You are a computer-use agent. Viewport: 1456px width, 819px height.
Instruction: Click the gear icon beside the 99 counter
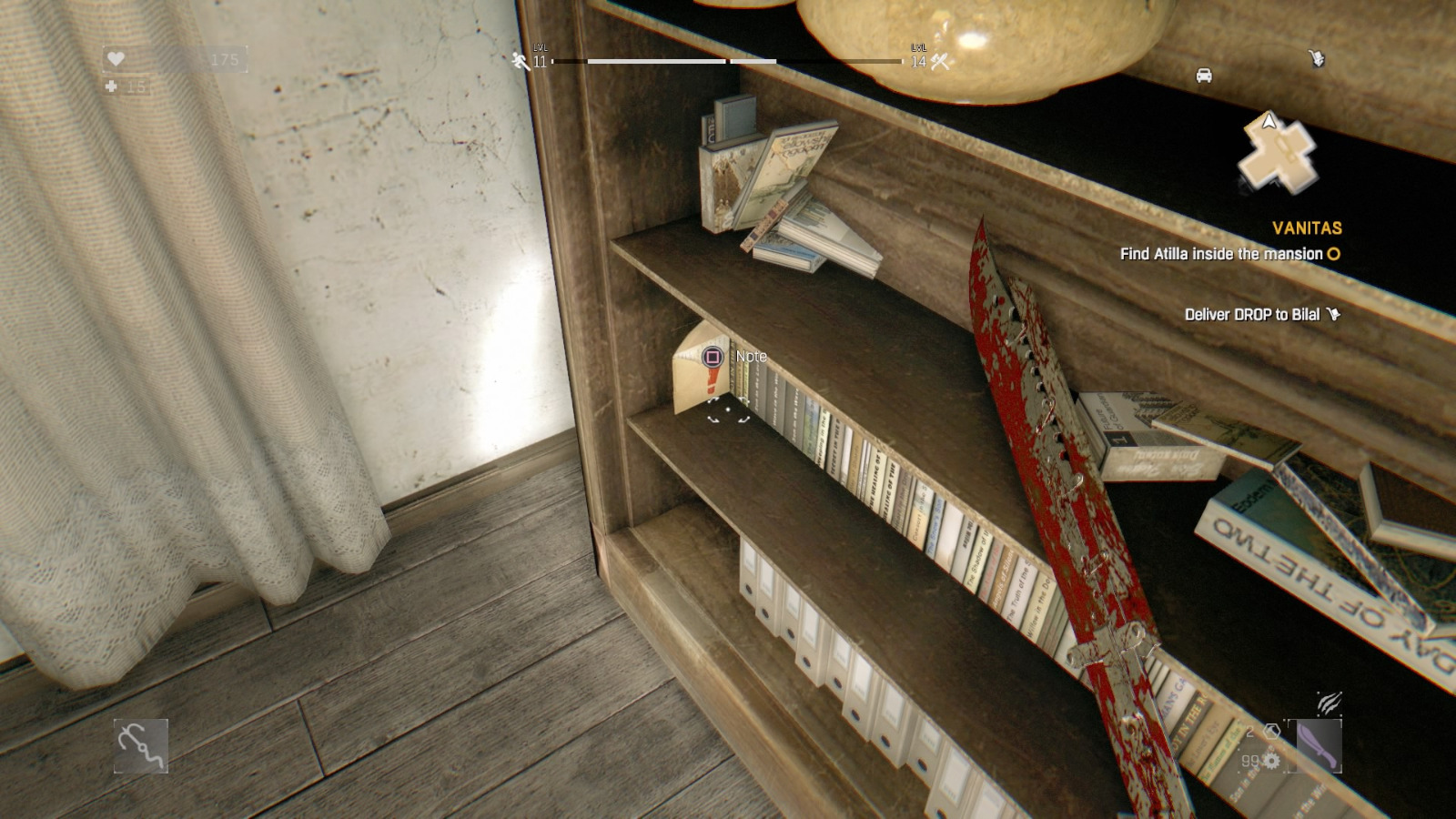(x=1271, y=761)
